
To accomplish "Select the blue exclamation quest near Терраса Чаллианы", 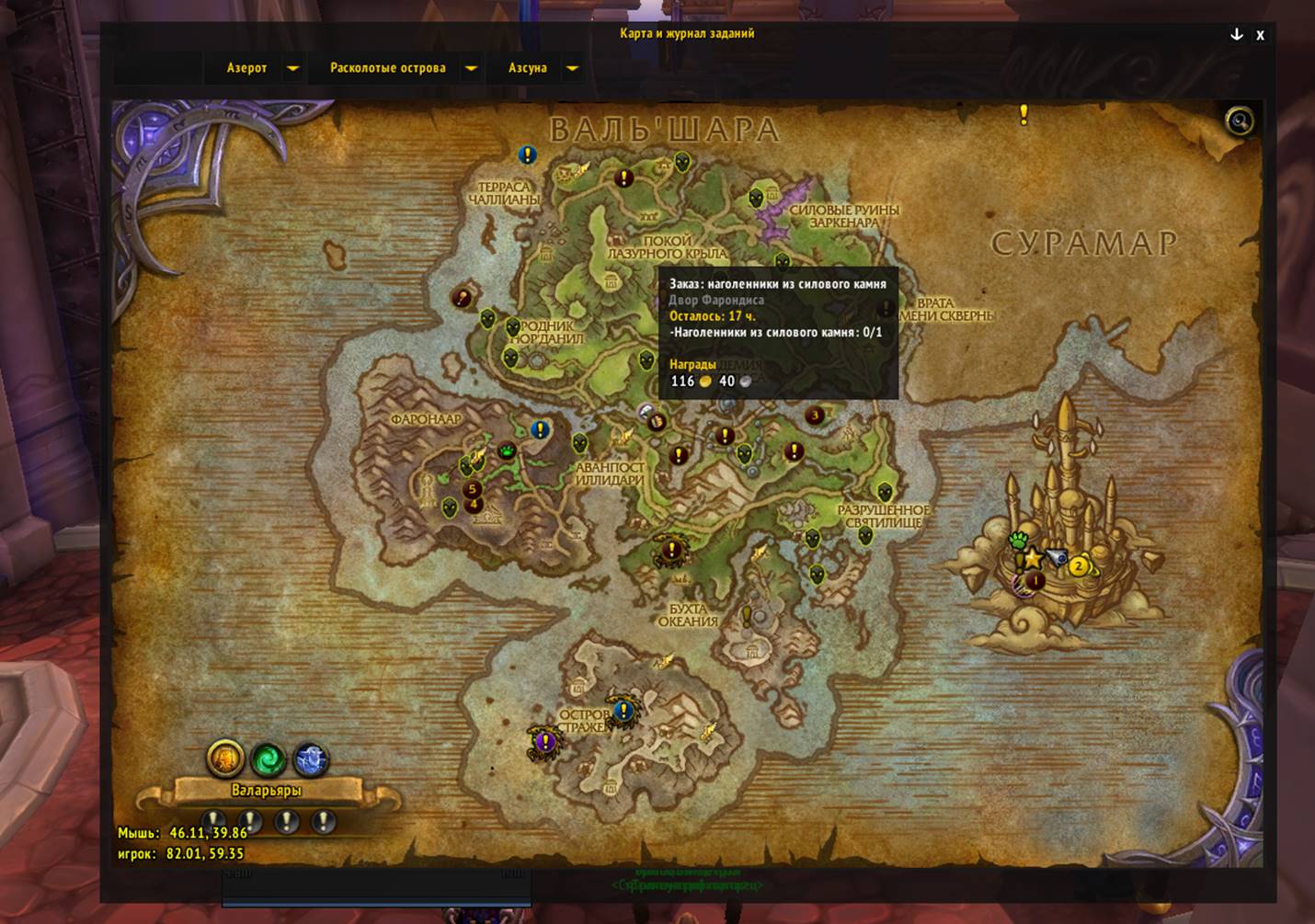I will (x=527, y=154).
